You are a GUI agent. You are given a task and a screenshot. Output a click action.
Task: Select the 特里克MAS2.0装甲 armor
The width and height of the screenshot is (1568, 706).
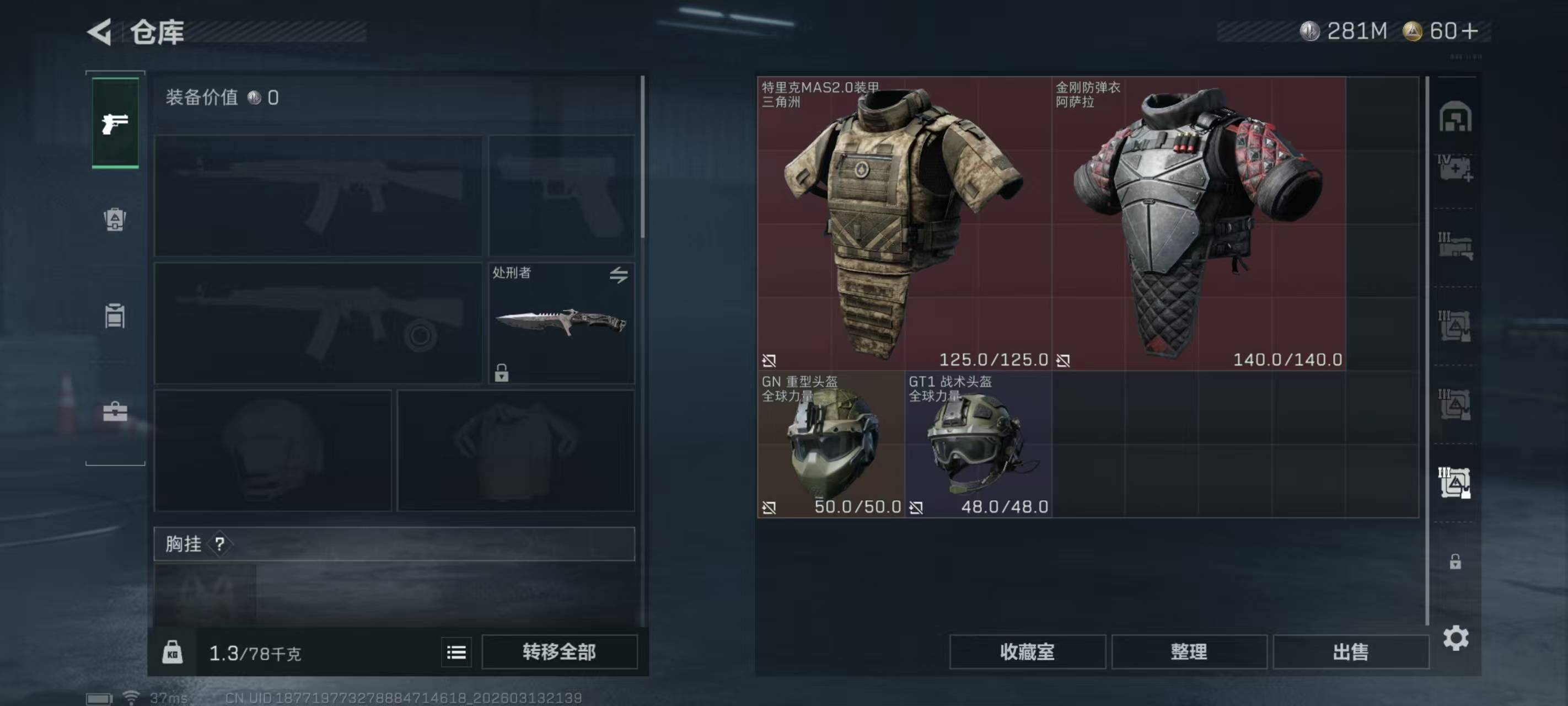(904, 223)
